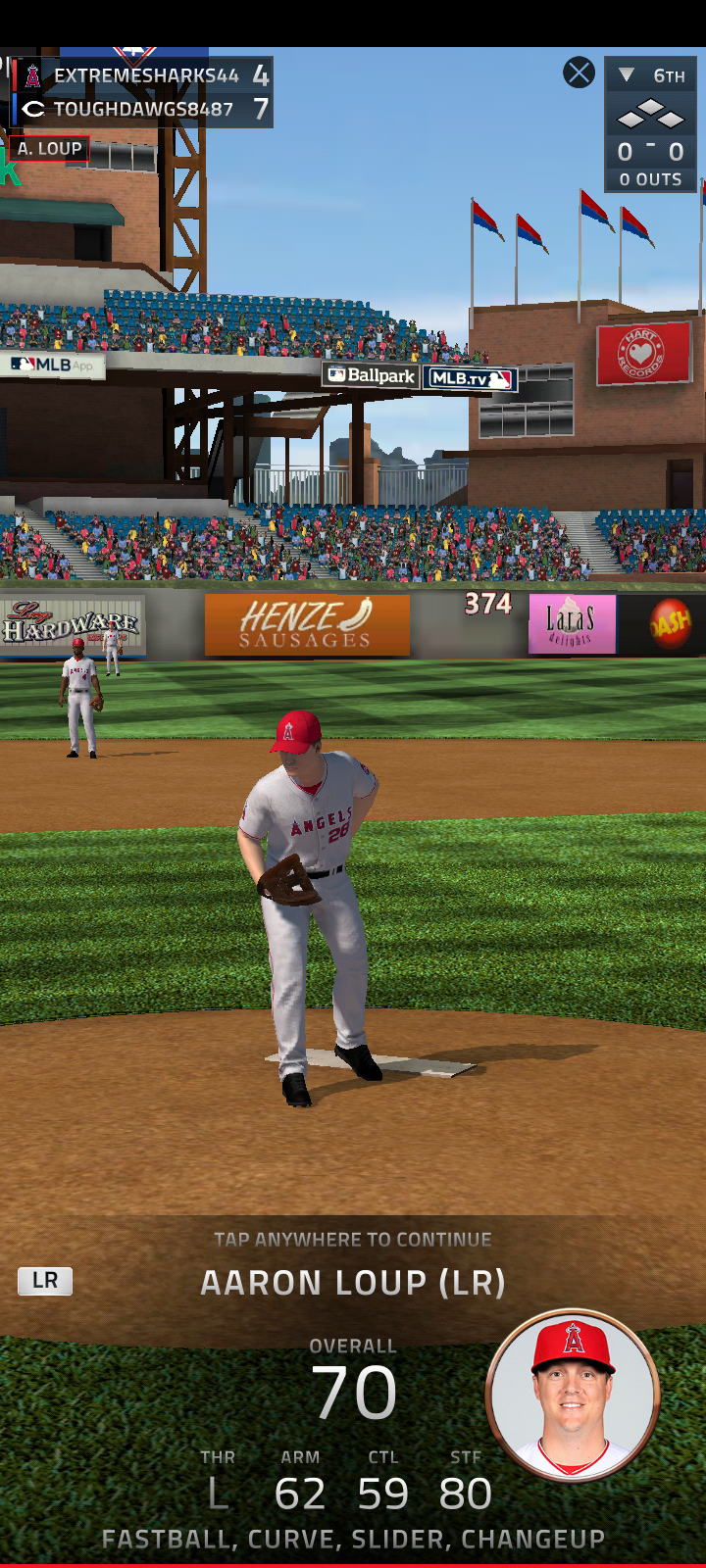Select Aaron Loup's portrait thumbnail
The width and height of the screenshot is (706, 1568).
573,1395
